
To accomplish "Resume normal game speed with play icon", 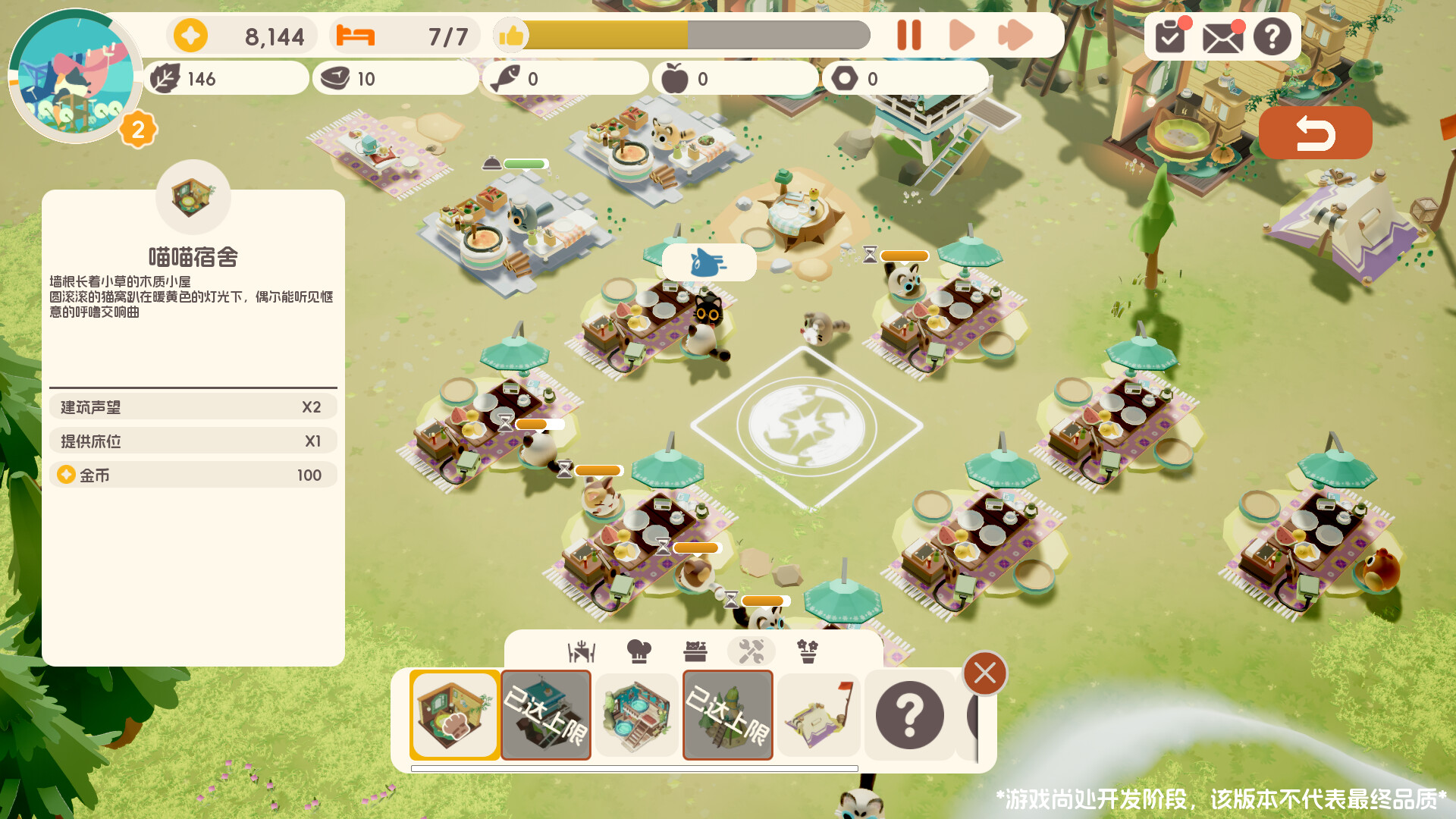I will pos(962,35).
